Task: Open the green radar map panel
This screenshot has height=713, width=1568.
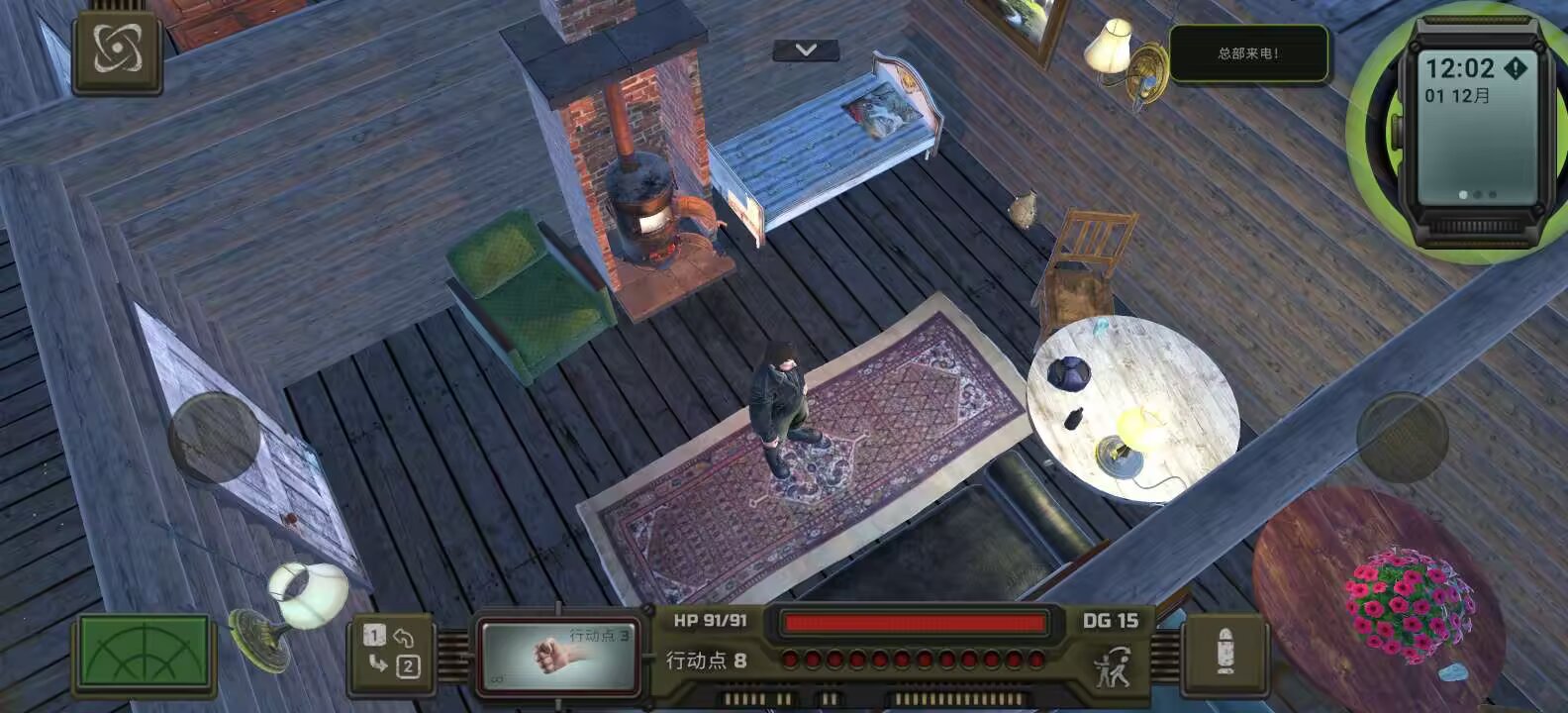Action: pyautogui.click(x=144, y=654)
